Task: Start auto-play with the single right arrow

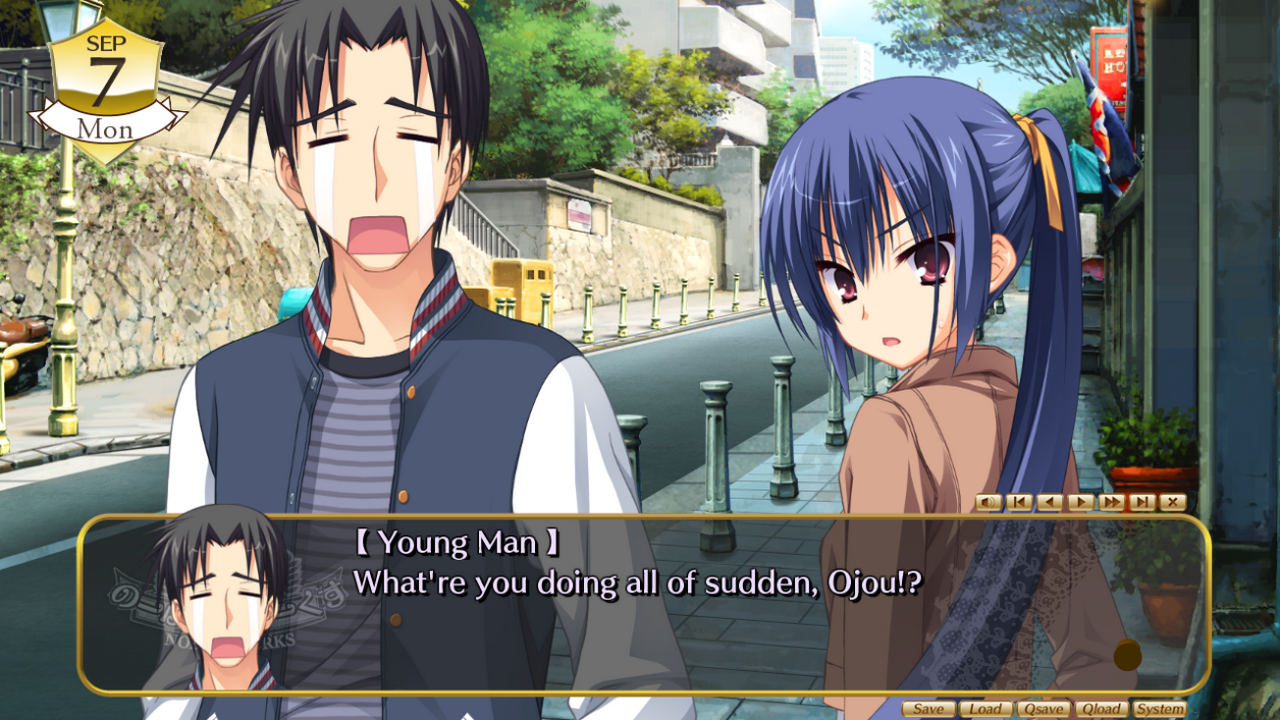Action: (1080, 502)
